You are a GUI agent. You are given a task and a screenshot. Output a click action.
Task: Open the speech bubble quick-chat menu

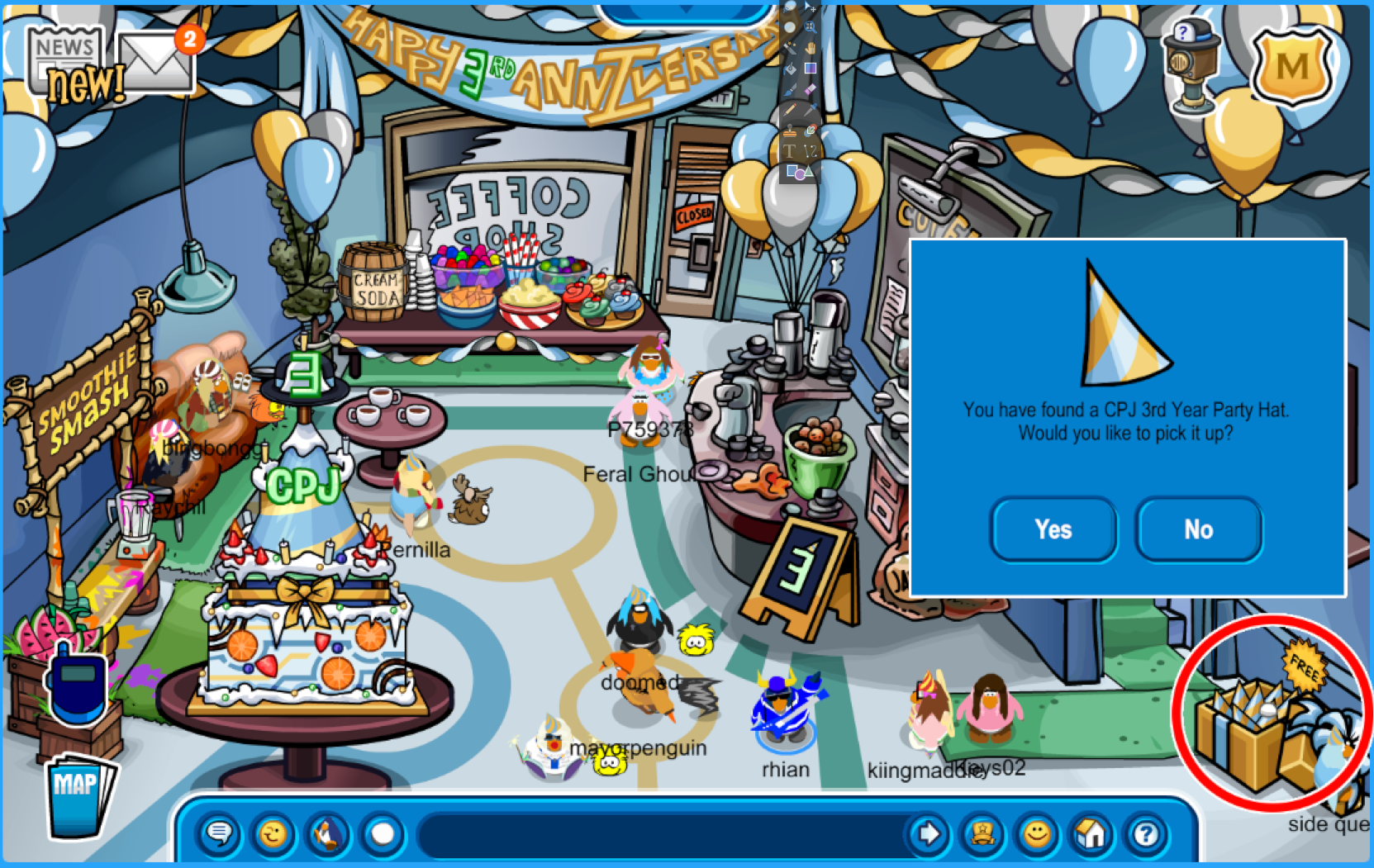click(x=219, y=834)
